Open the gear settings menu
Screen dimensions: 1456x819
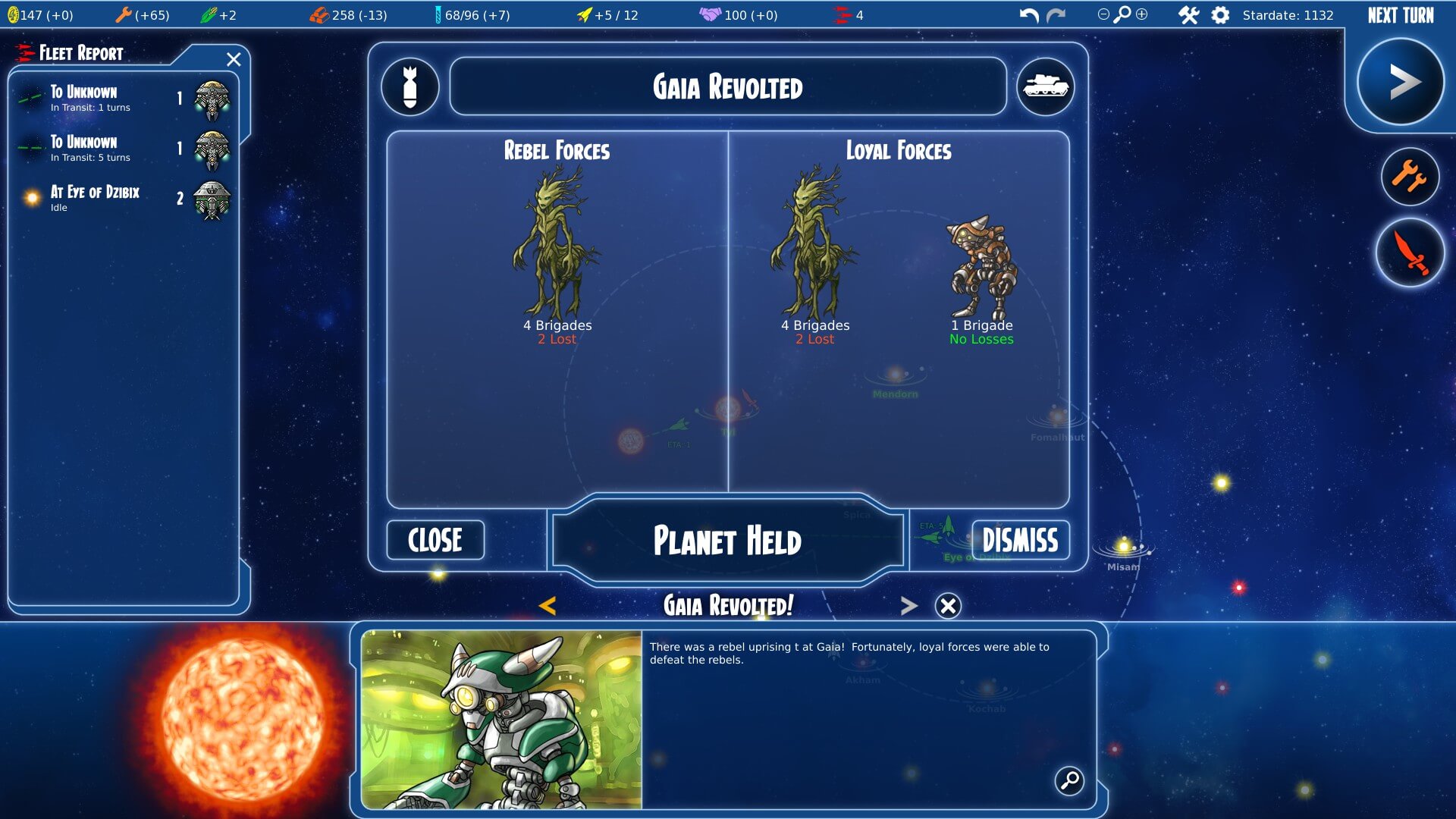pos(1220,15)
